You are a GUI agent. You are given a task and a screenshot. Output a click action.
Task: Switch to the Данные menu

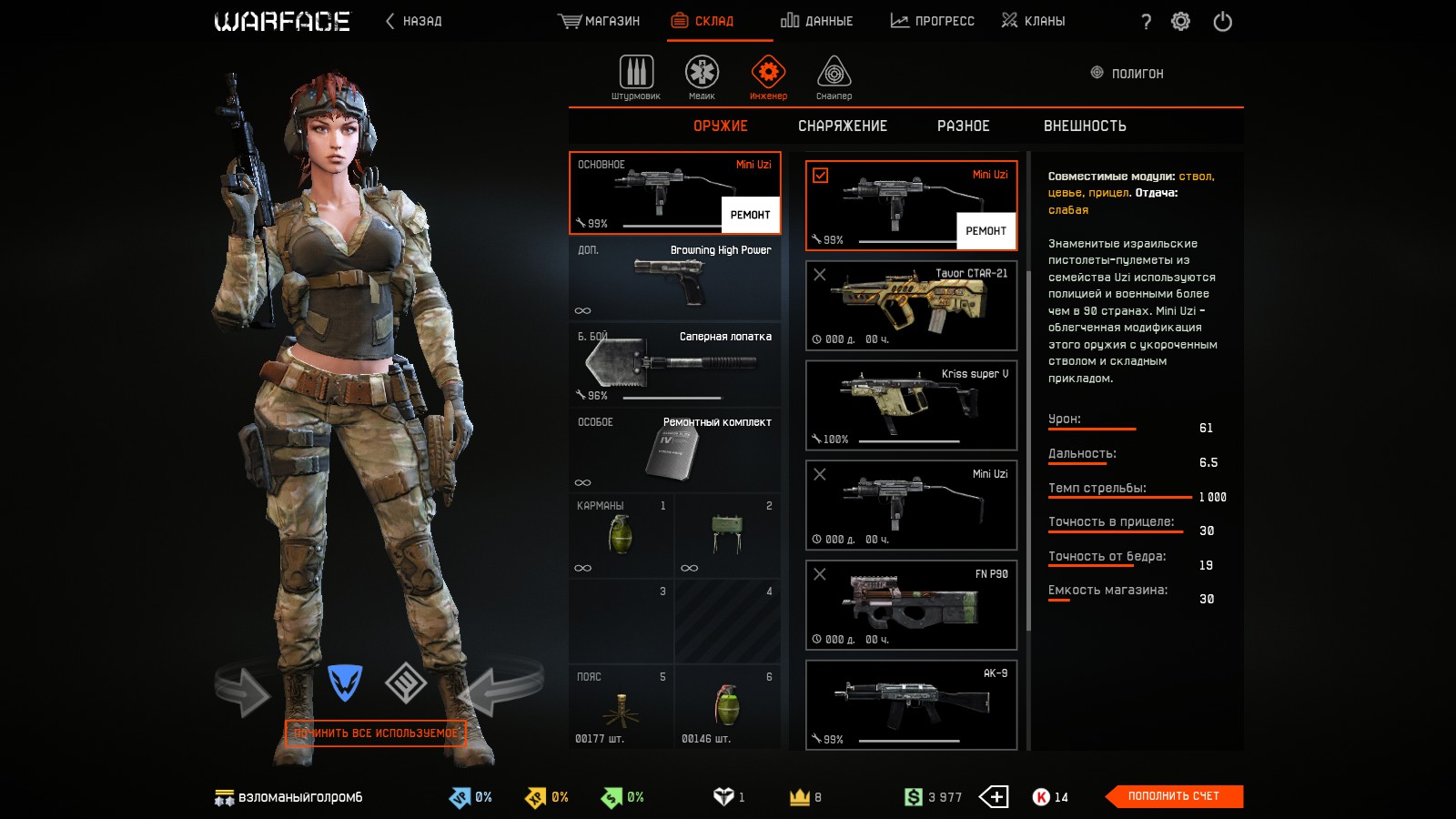point(816,21)
